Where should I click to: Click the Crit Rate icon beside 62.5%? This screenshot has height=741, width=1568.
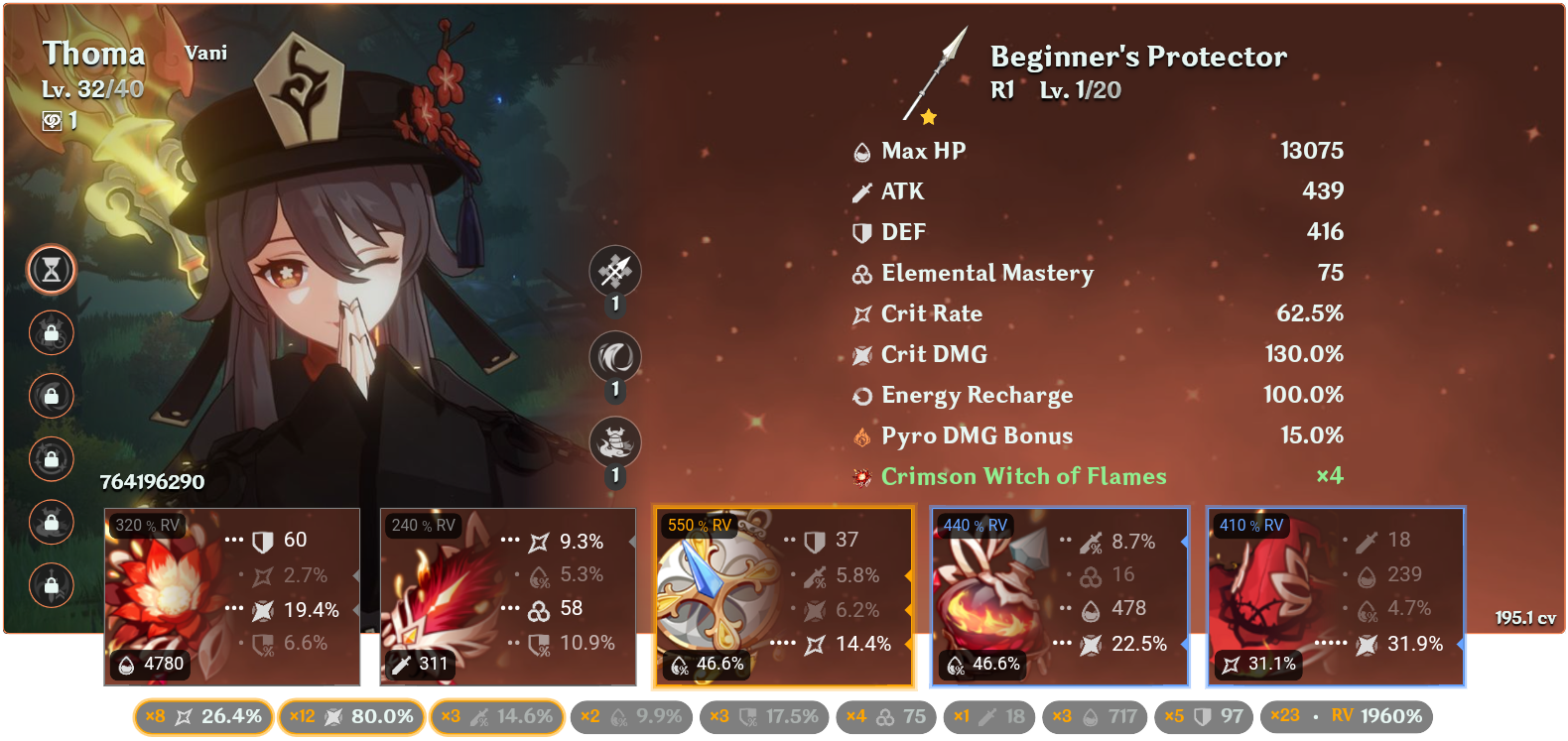pyautogui.click(x=859, y=313)
